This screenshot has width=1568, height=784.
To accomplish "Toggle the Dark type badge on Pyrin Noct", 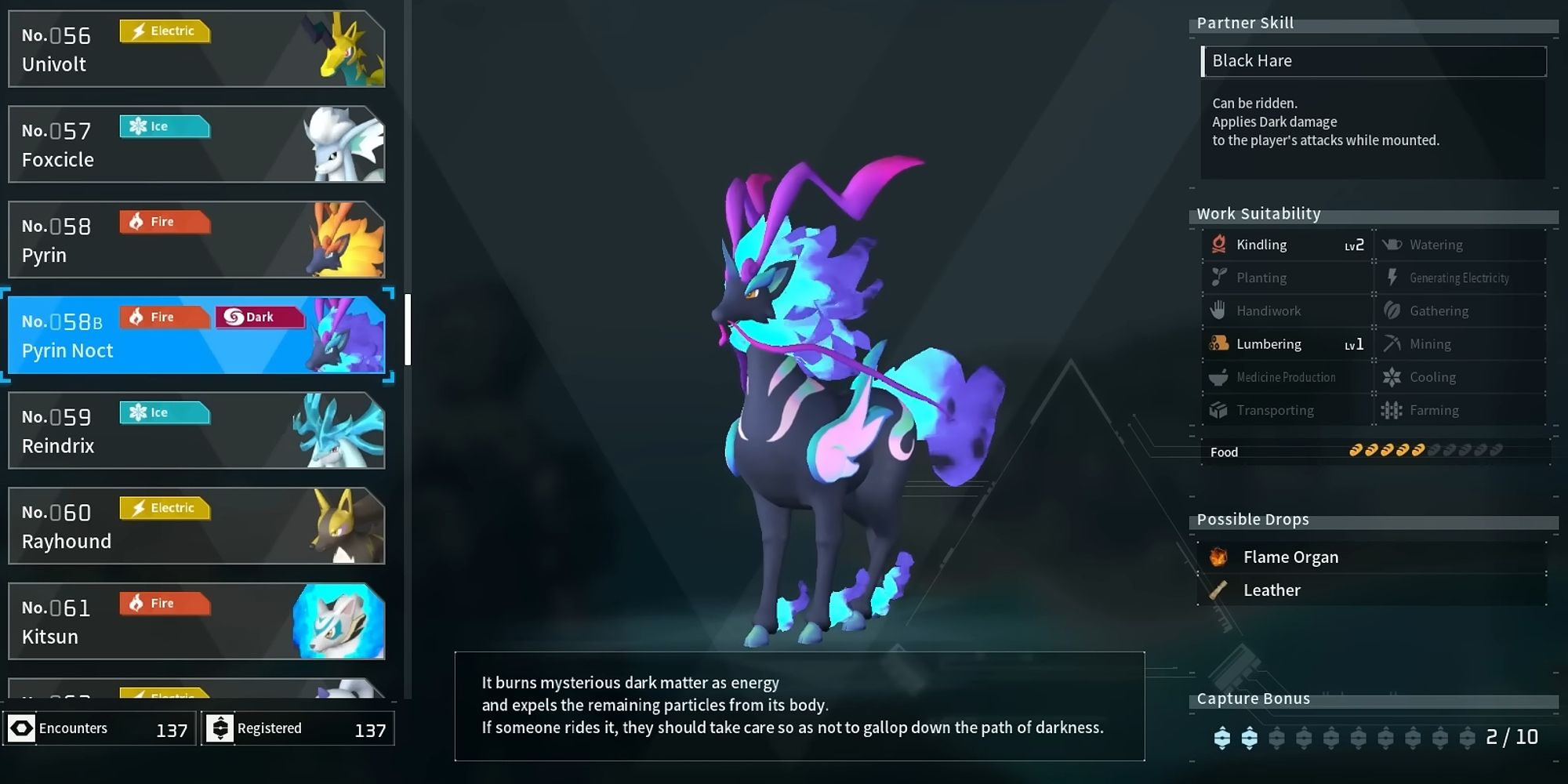I will [x=260, y=317].
